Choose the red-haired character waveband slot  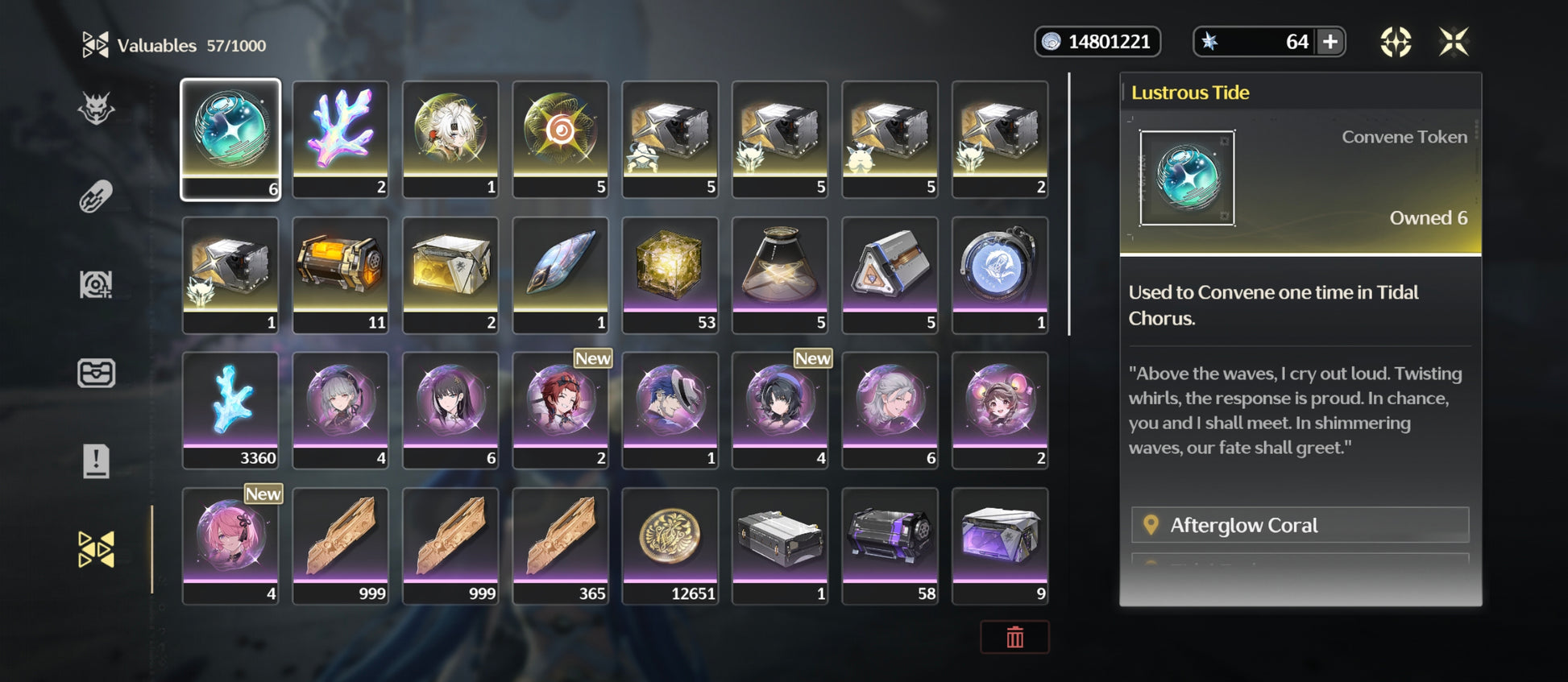[560, 410]
